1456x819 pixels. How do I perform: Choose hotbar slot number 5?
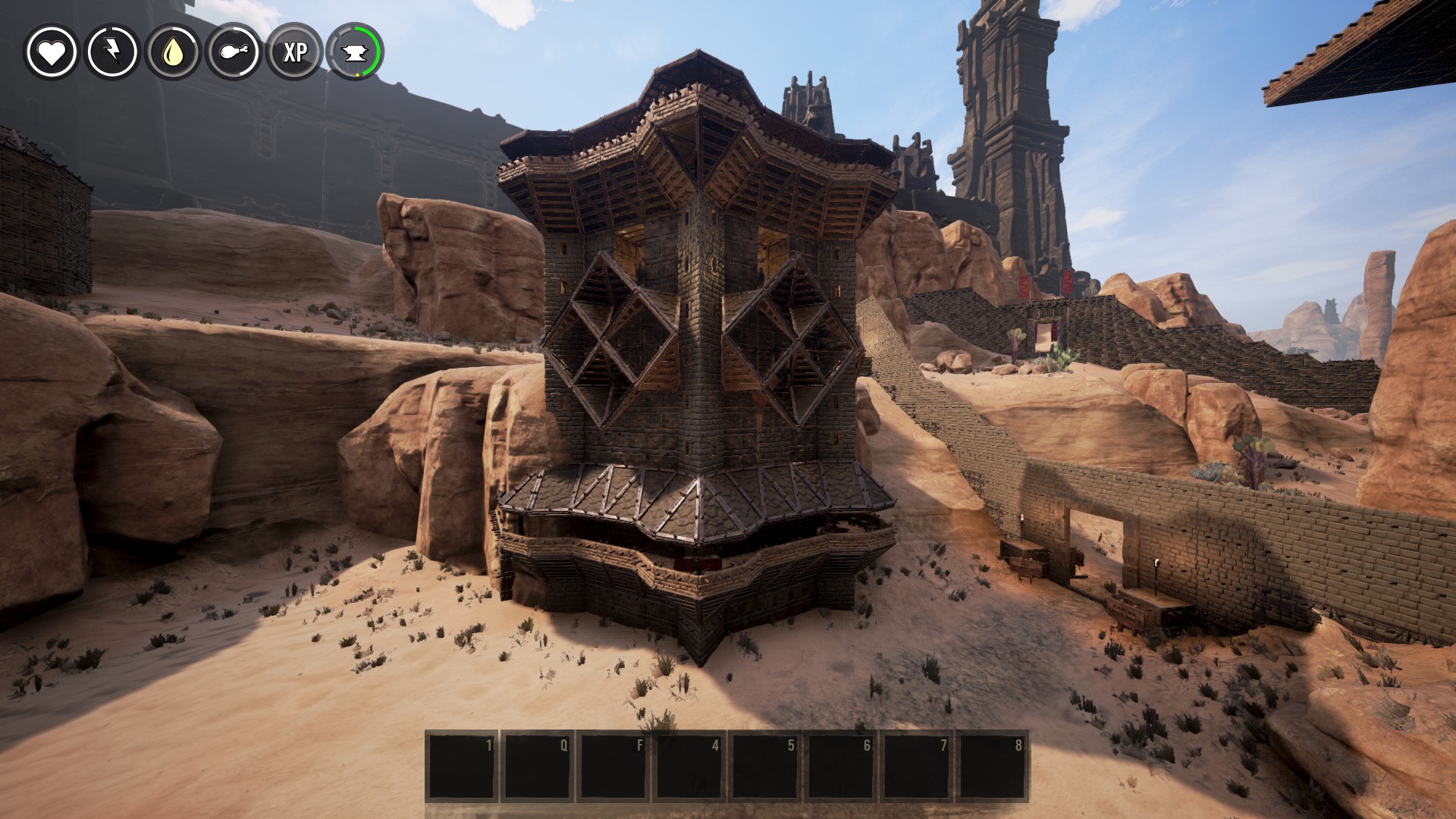pos(764,766)
